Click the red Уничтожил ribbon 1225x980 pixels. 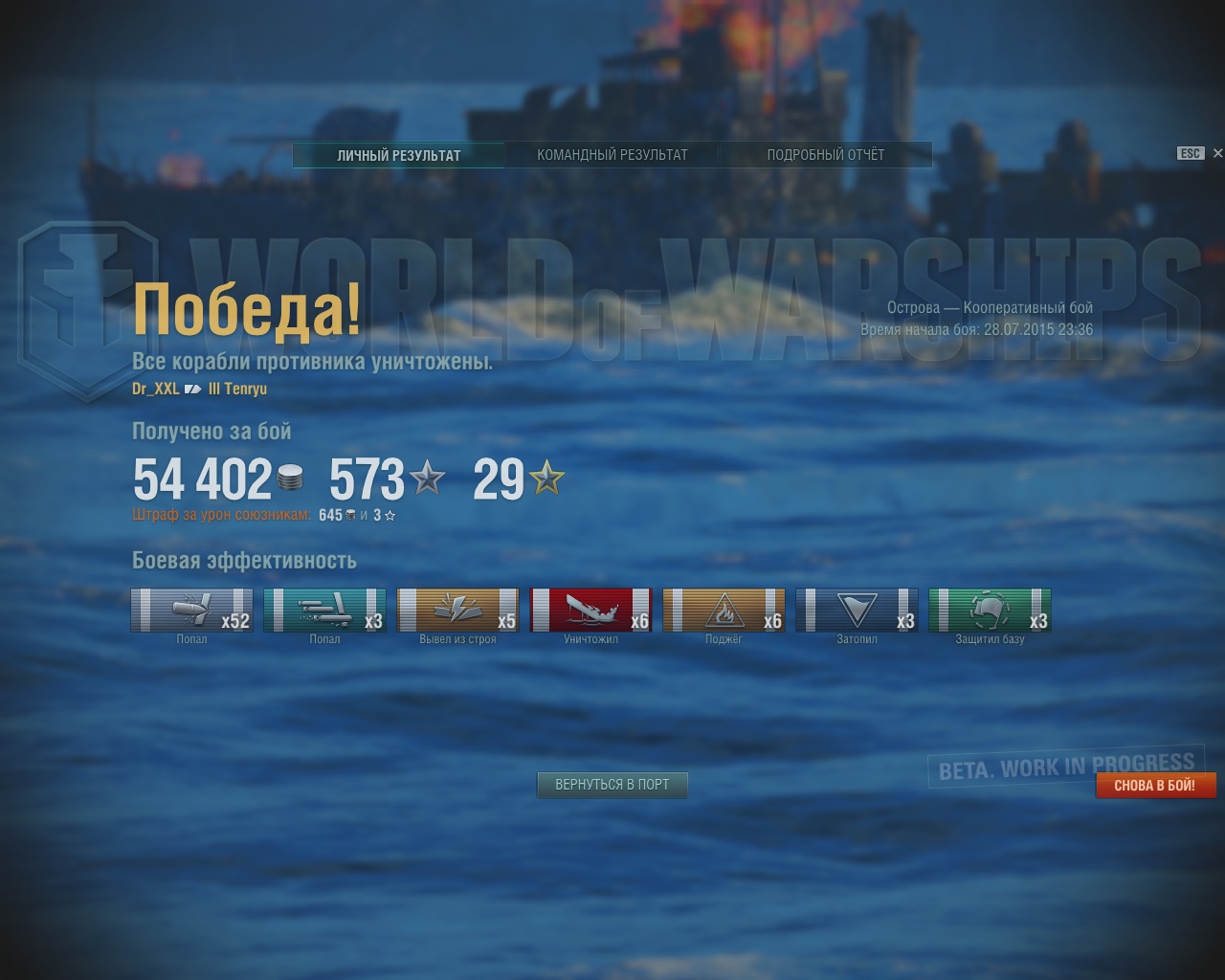pos(590,611)
